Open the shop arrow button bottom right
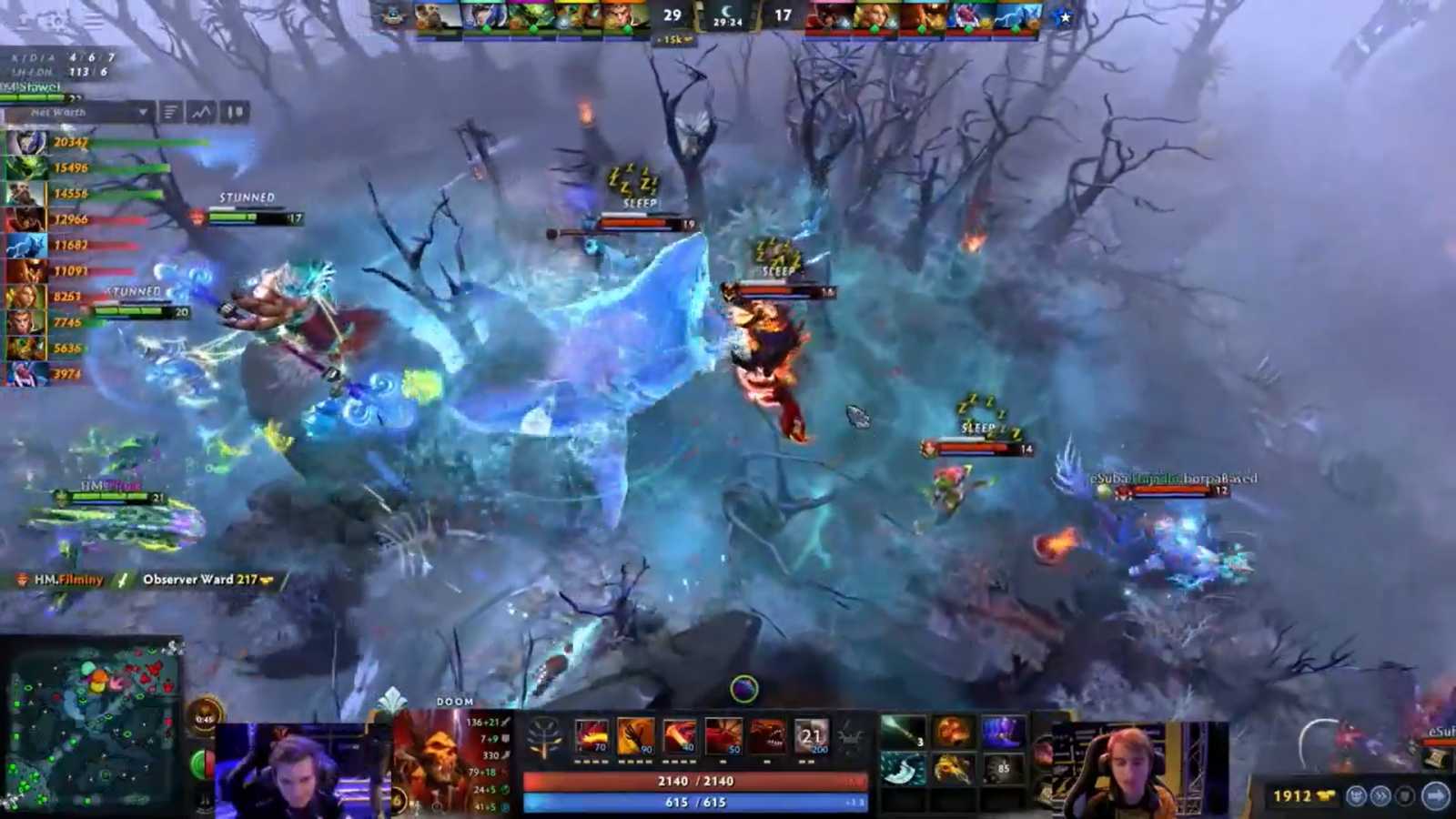 (1434, 794)
